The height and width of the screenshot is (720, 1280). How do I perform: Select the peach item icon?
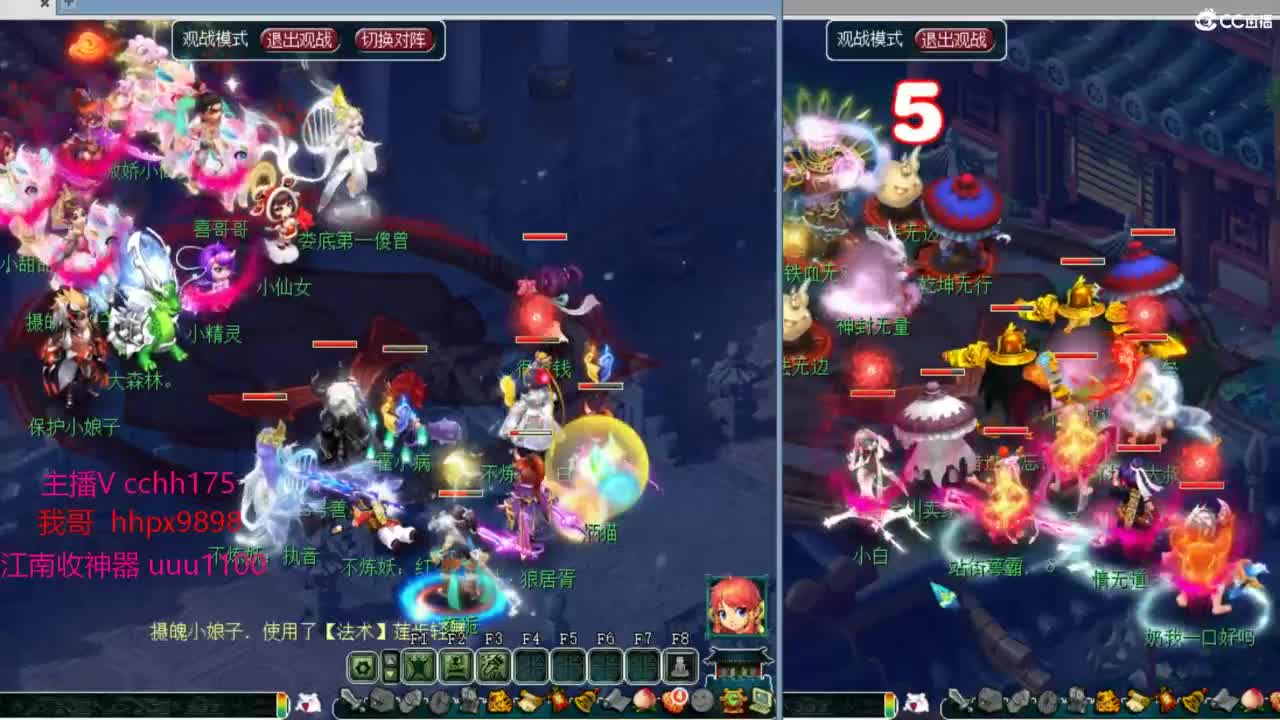point(644,700)
